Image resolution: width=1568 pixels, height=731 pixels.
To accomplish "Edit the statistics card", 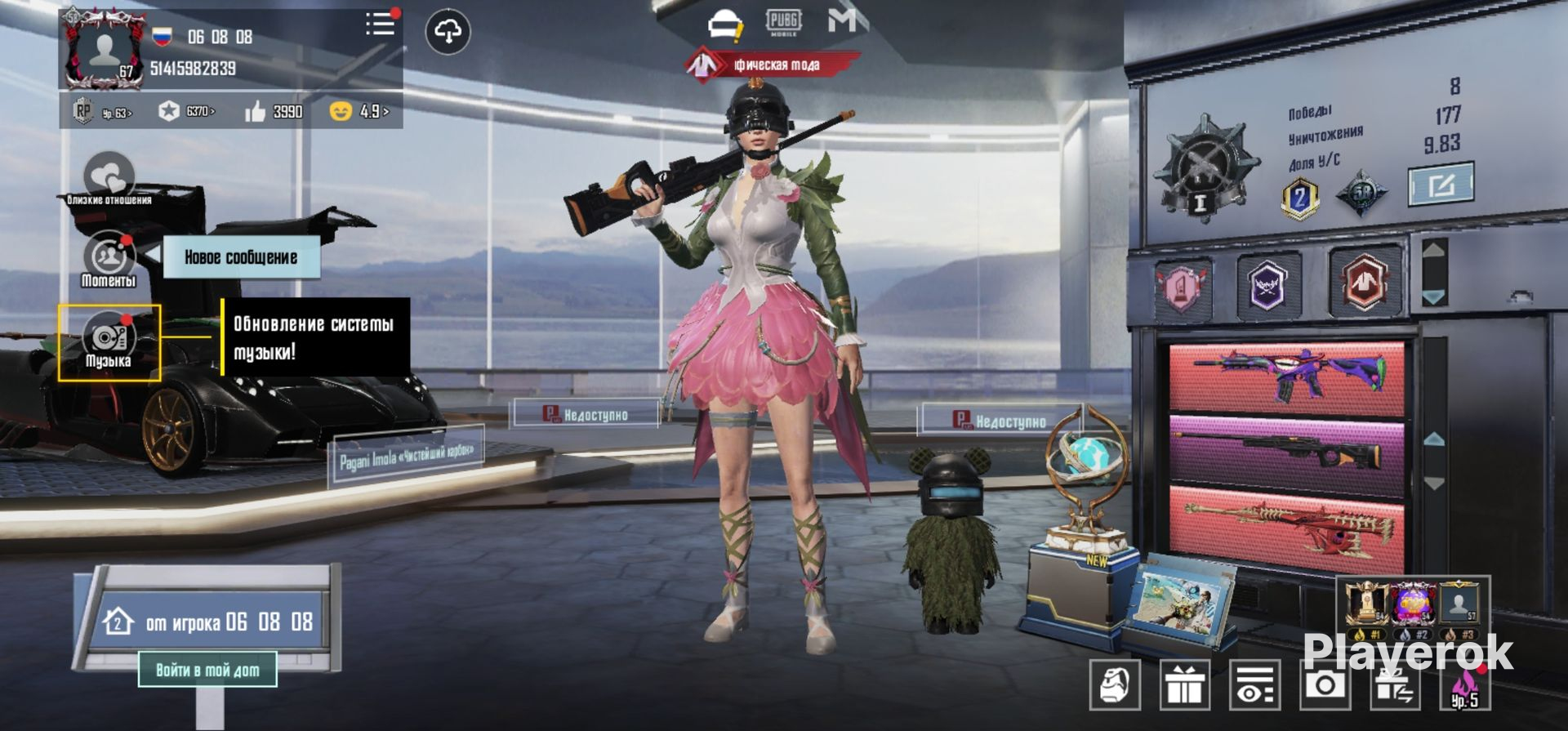I will [1441, 185].
